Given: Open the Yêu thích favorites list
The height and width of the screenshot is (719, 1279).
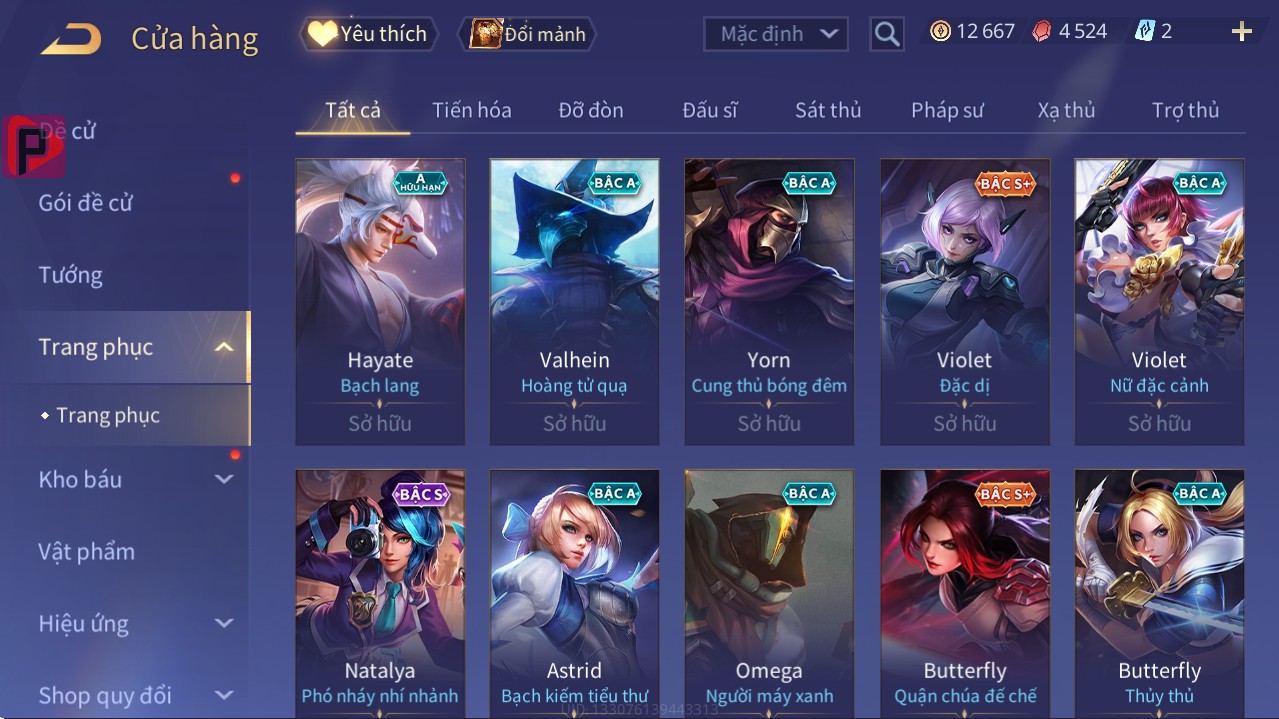Looking at the screenshot, I should click(367, 34).
